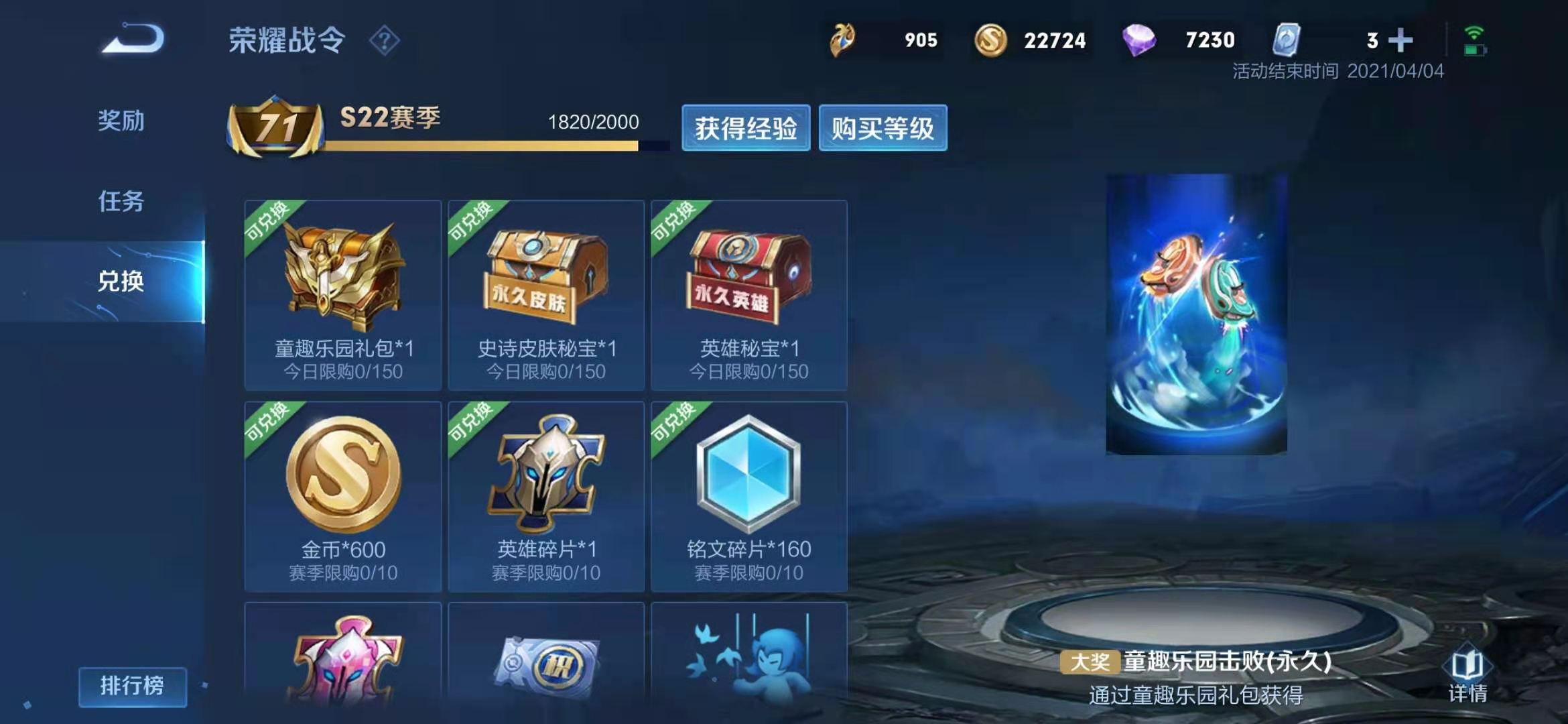
Task: Go back using the return arrow
Action: point(133,39)
